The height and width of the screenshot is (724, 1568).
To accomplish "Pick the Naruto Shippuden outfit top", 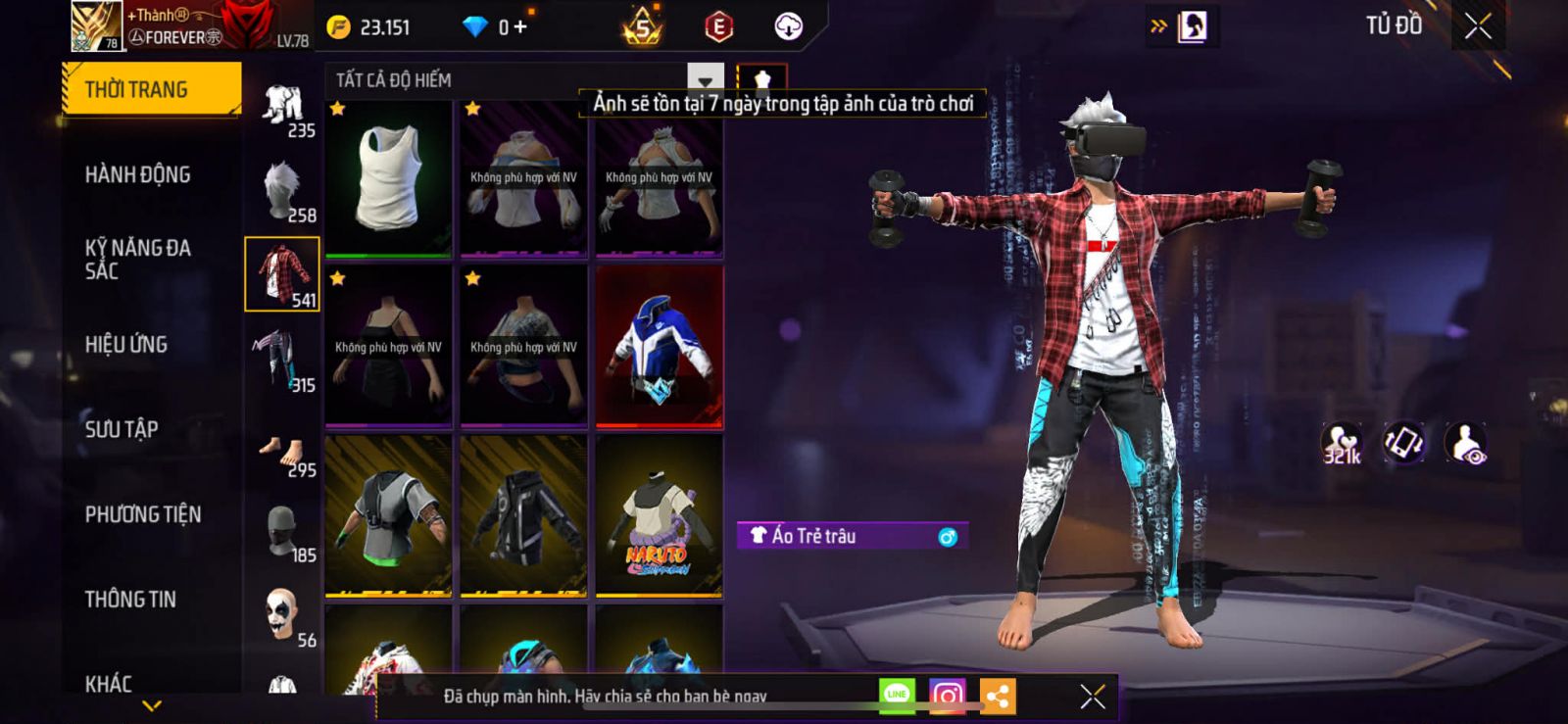I will point(659,516).
